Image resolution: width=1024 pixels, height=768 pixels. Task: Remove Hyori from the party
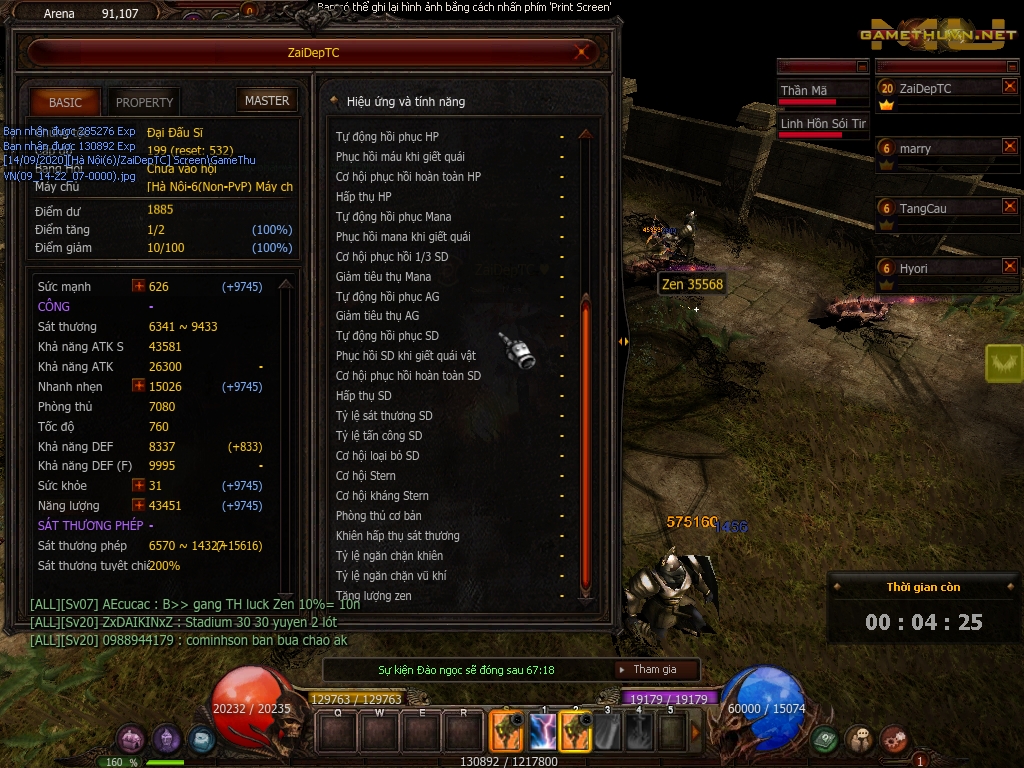point(1009,267)
